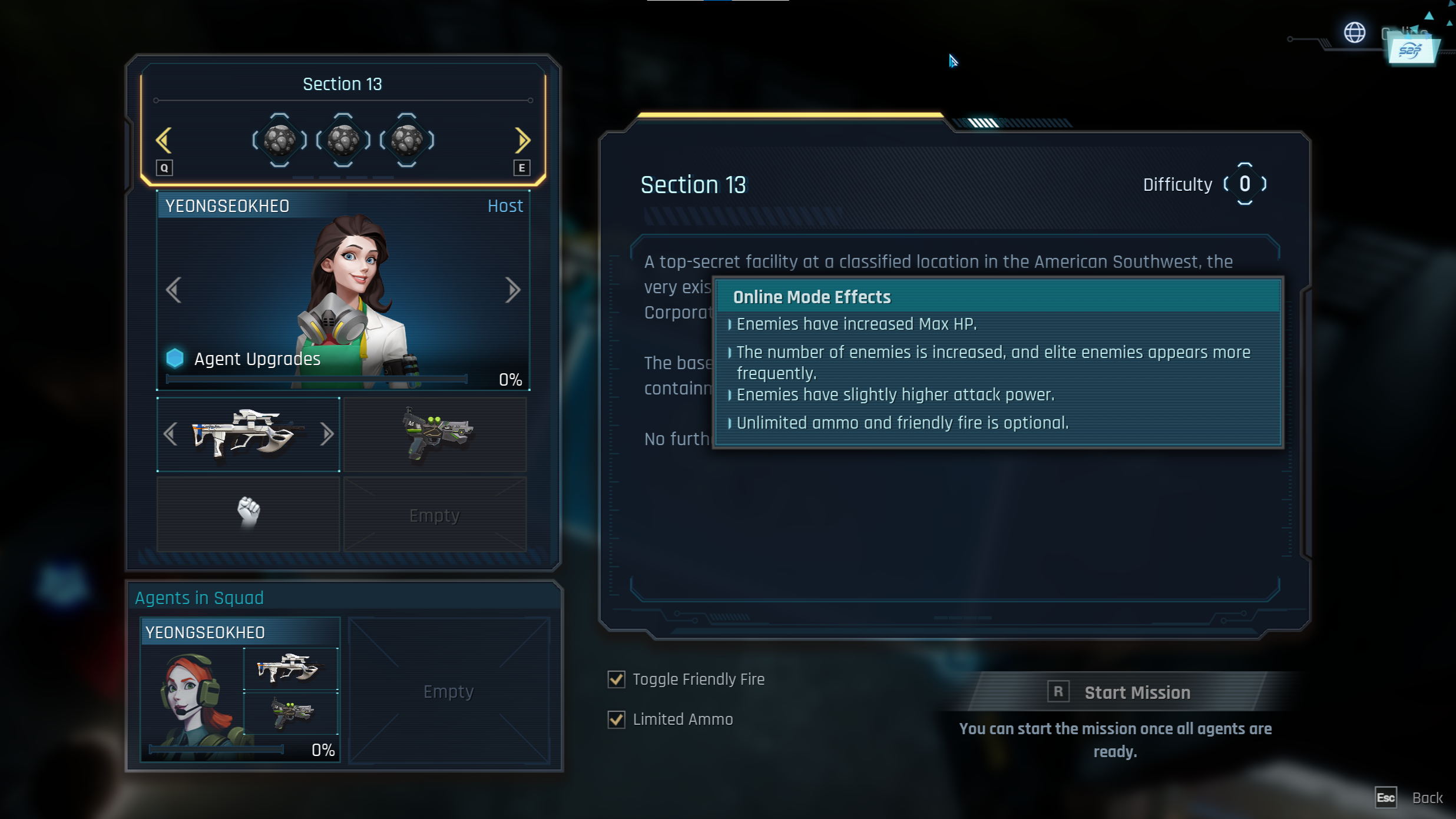Screen dimensions: 1456x819
Task: Advance to the next section with the yellow right arrow
Action: (522, 140)
